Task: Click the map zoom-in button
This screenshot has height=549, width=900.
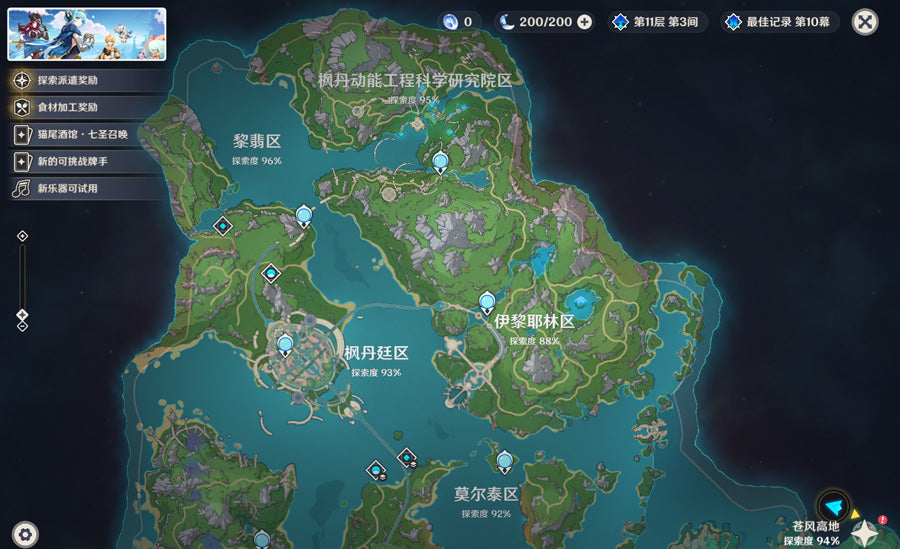Action: [23, 236]
